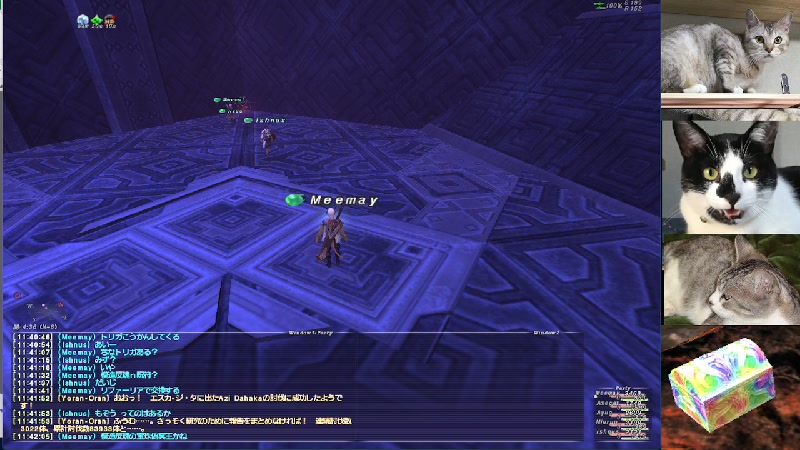Switch to chat Window 2
Screen dimensions: 800x450
(546, 331)
